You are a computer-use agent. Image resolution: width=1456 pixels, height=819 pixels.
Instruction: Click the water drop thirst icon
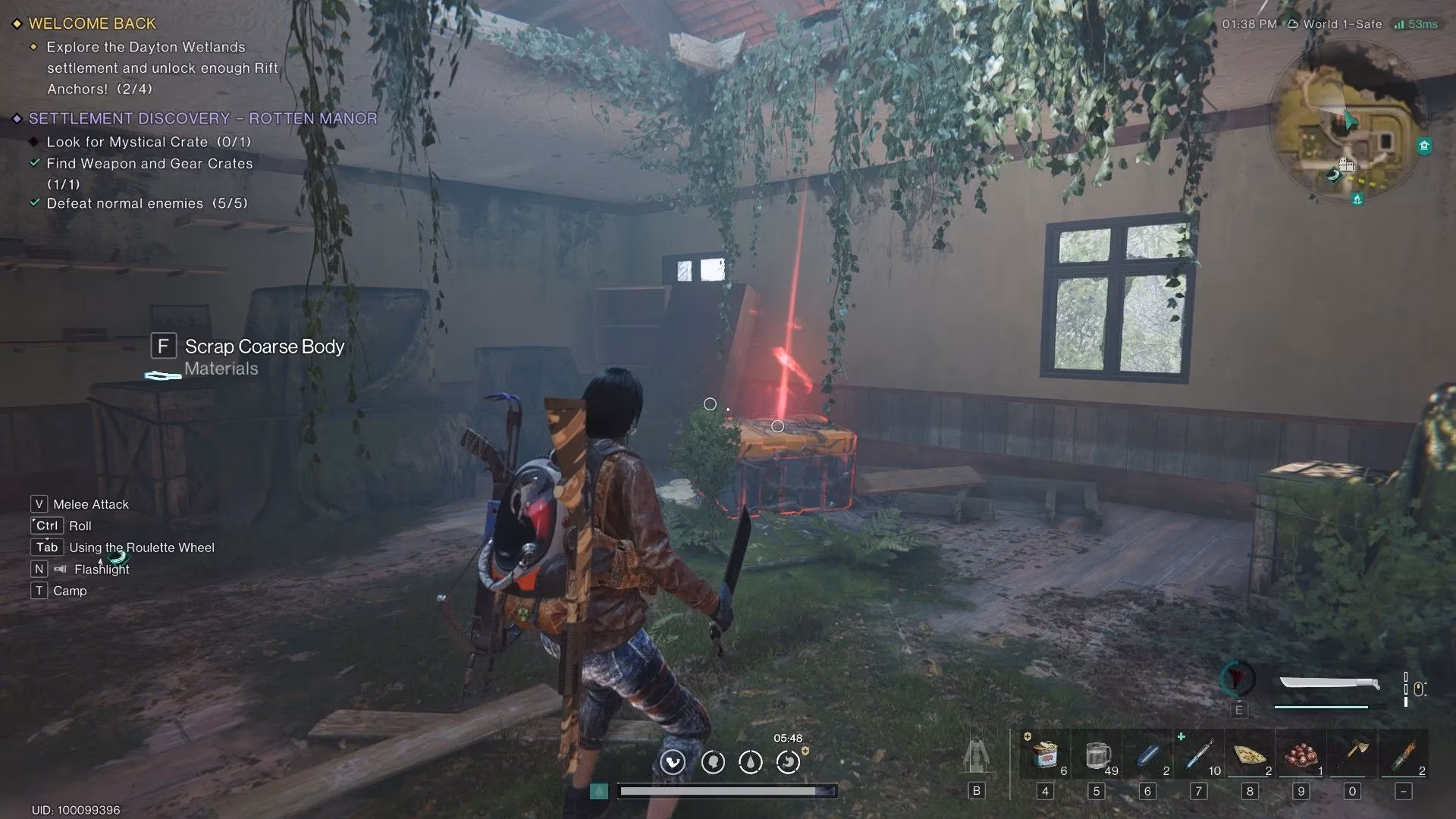pos(751,762)
